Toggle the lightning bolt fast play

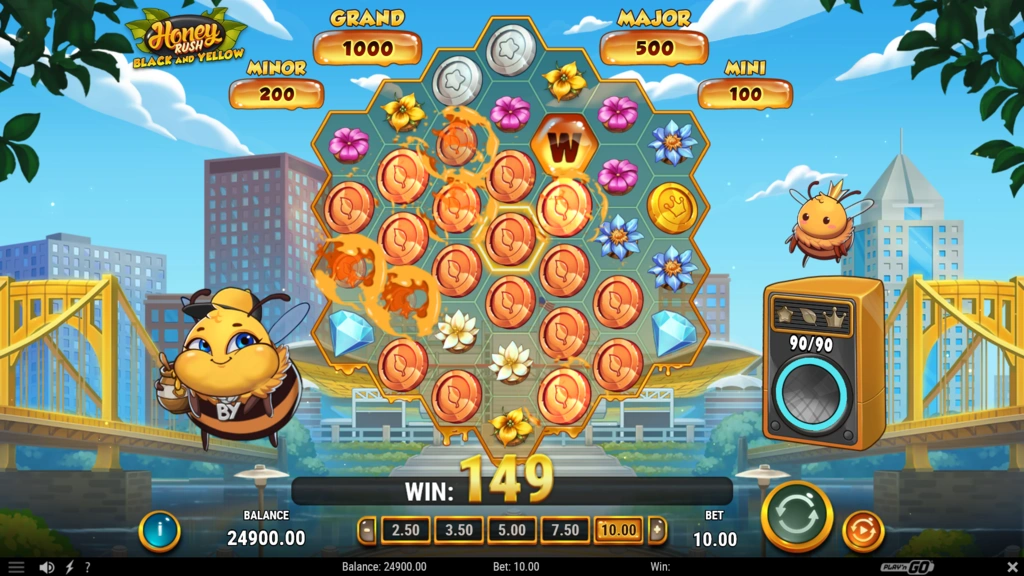(x=69, y=567)
